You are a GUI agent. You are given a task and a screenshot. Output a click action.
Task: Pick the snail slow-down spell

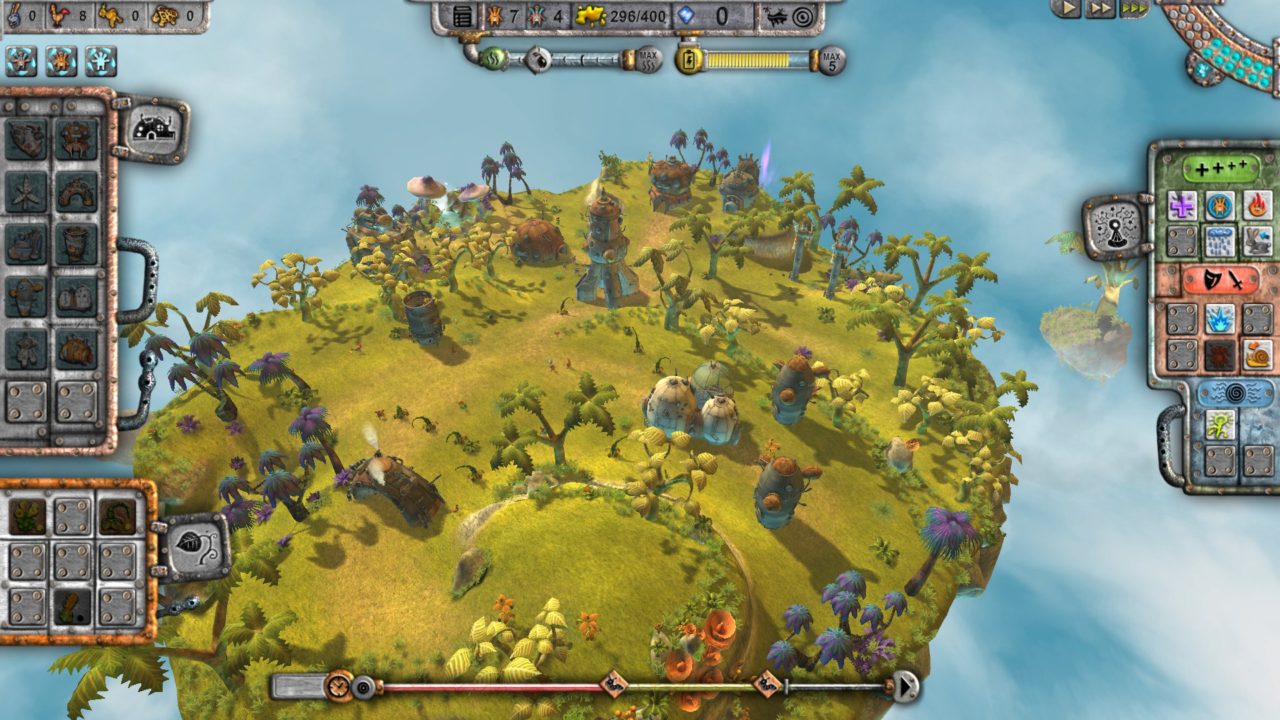(x=1258, y=354)
